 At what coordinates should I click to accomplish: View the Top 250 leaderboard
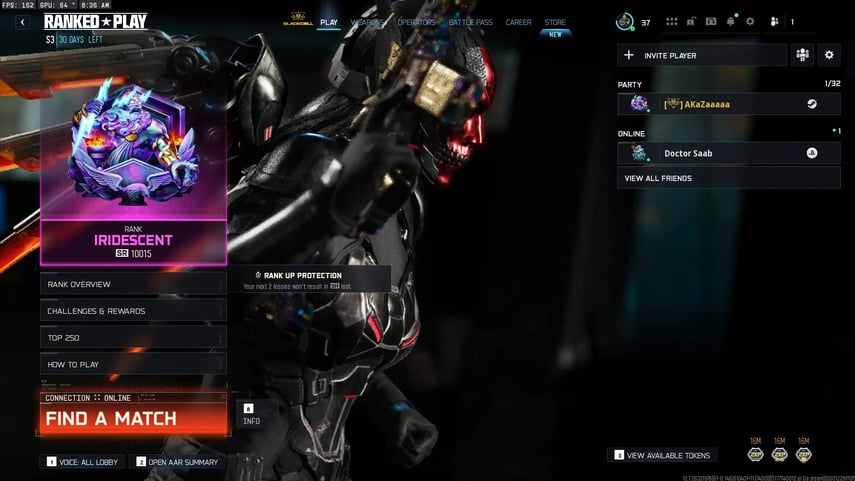[x=133, y=338]
